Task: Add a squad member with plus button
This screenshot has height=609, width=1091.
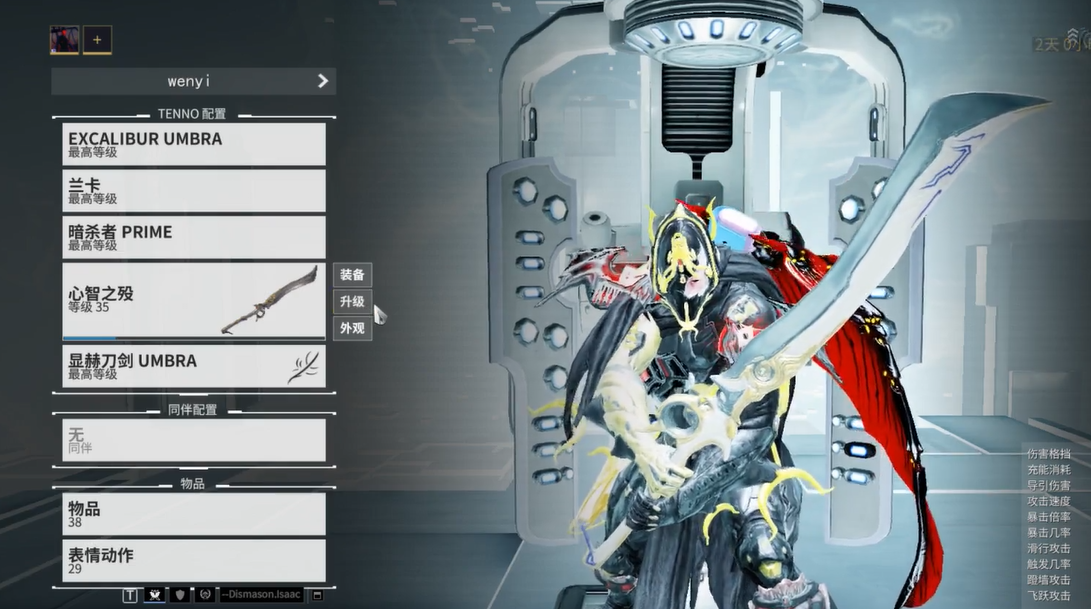Action: tap(97, 40)
